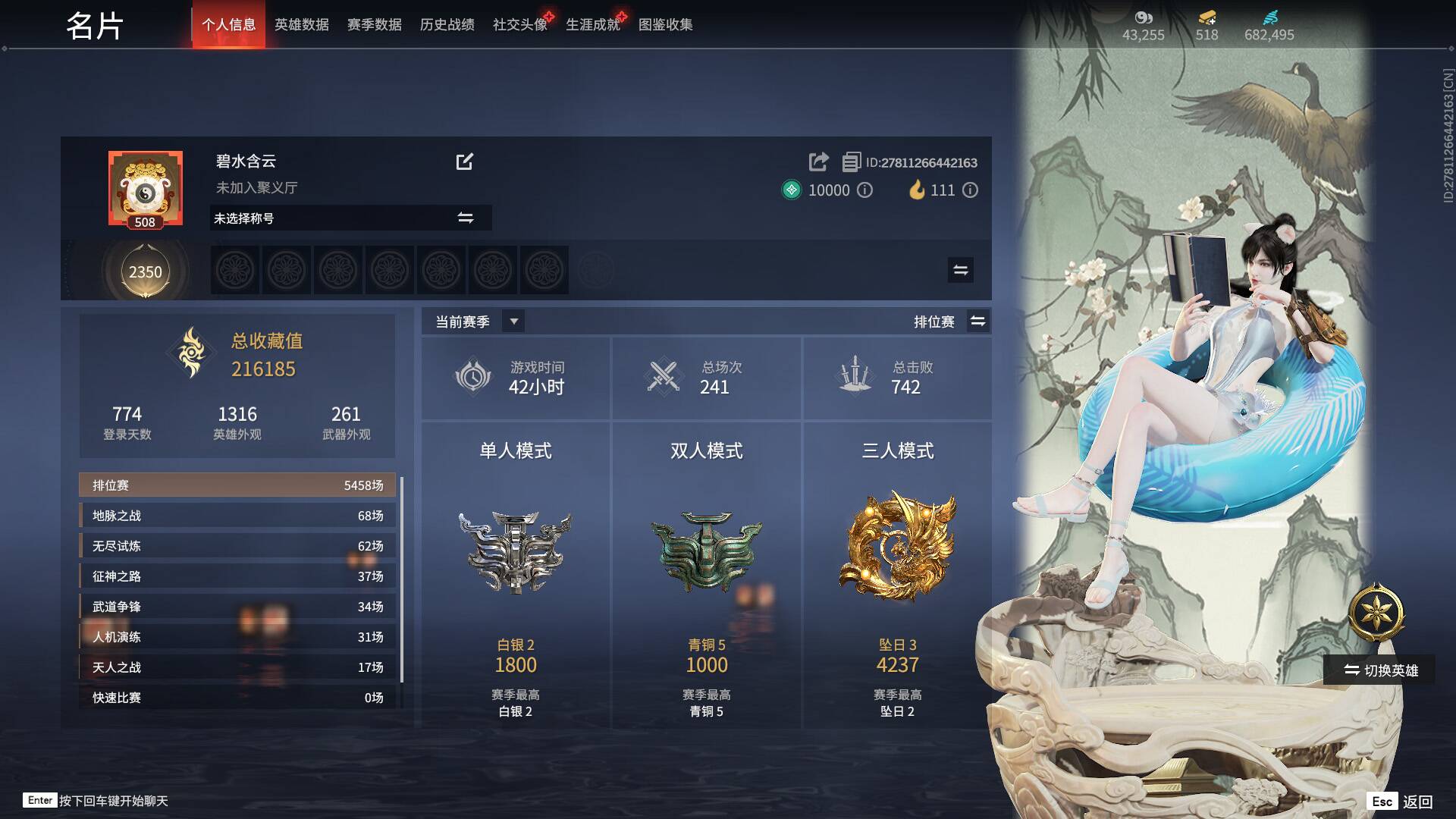Click the blue coin icon showing 682,495
The width and height of the screenshot is (1456, 819).
pyautogui.click(x=1272, y=16)
